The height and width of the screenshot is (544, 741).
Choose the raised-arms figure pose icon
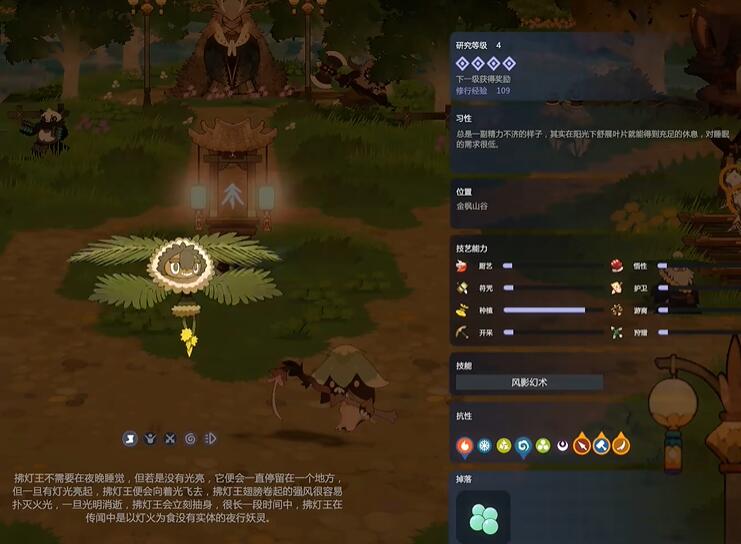(150, 438)
